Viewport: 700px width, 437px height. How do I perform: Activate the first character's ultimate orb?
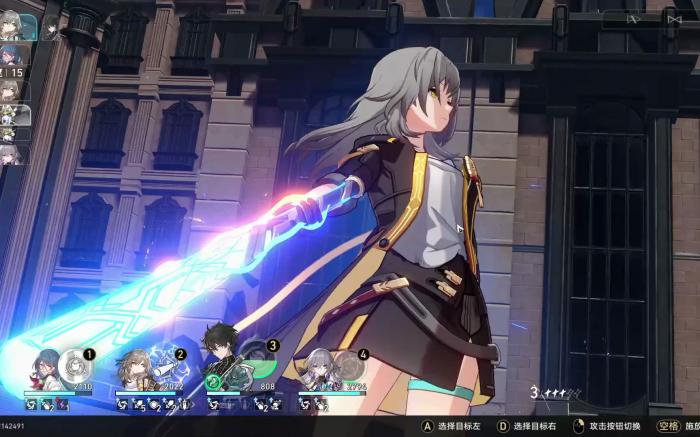coord(73,366)
